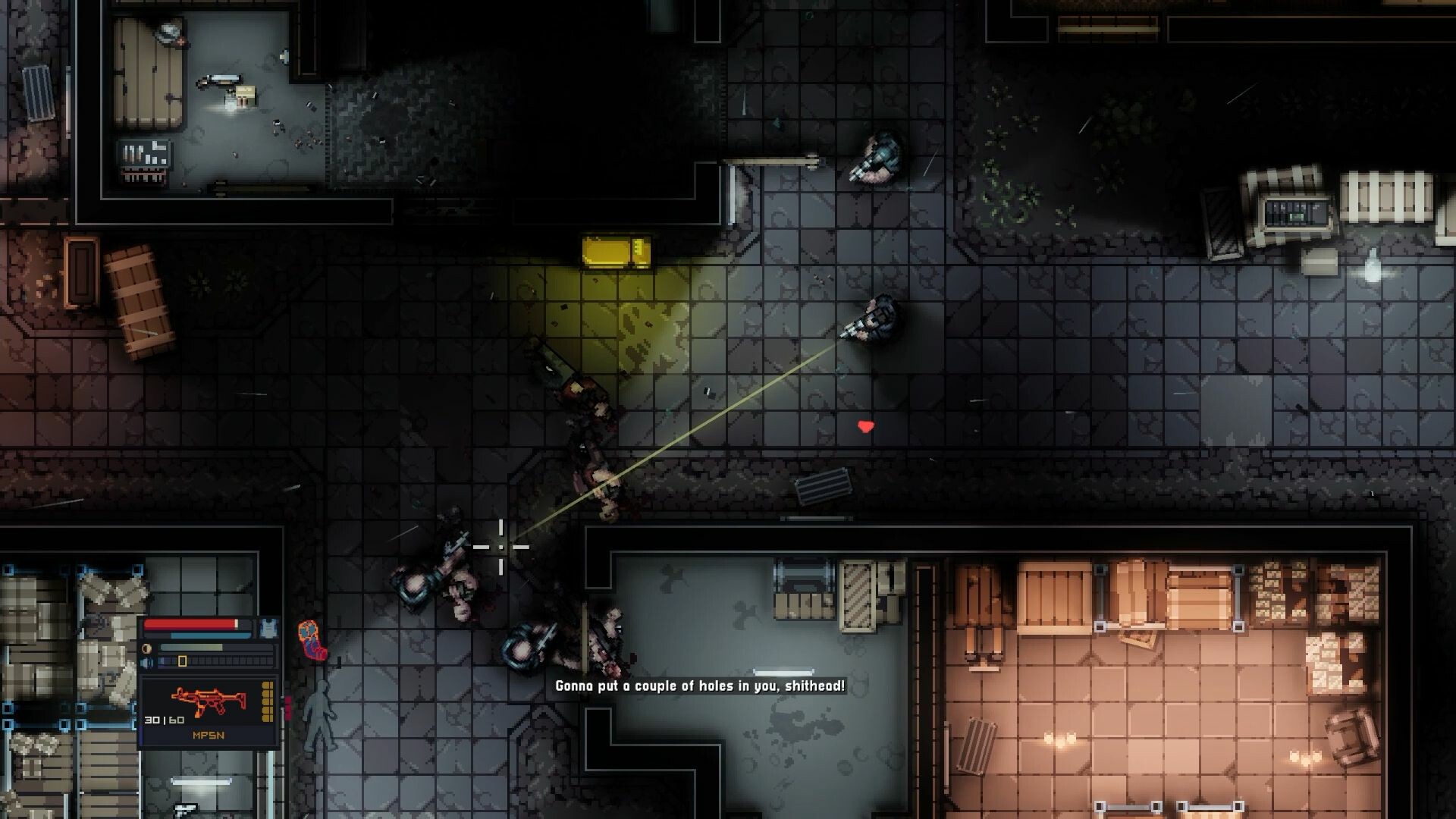
Task: Click the yellow sound indicator marker on noise bar
Action: pos(182,661)
